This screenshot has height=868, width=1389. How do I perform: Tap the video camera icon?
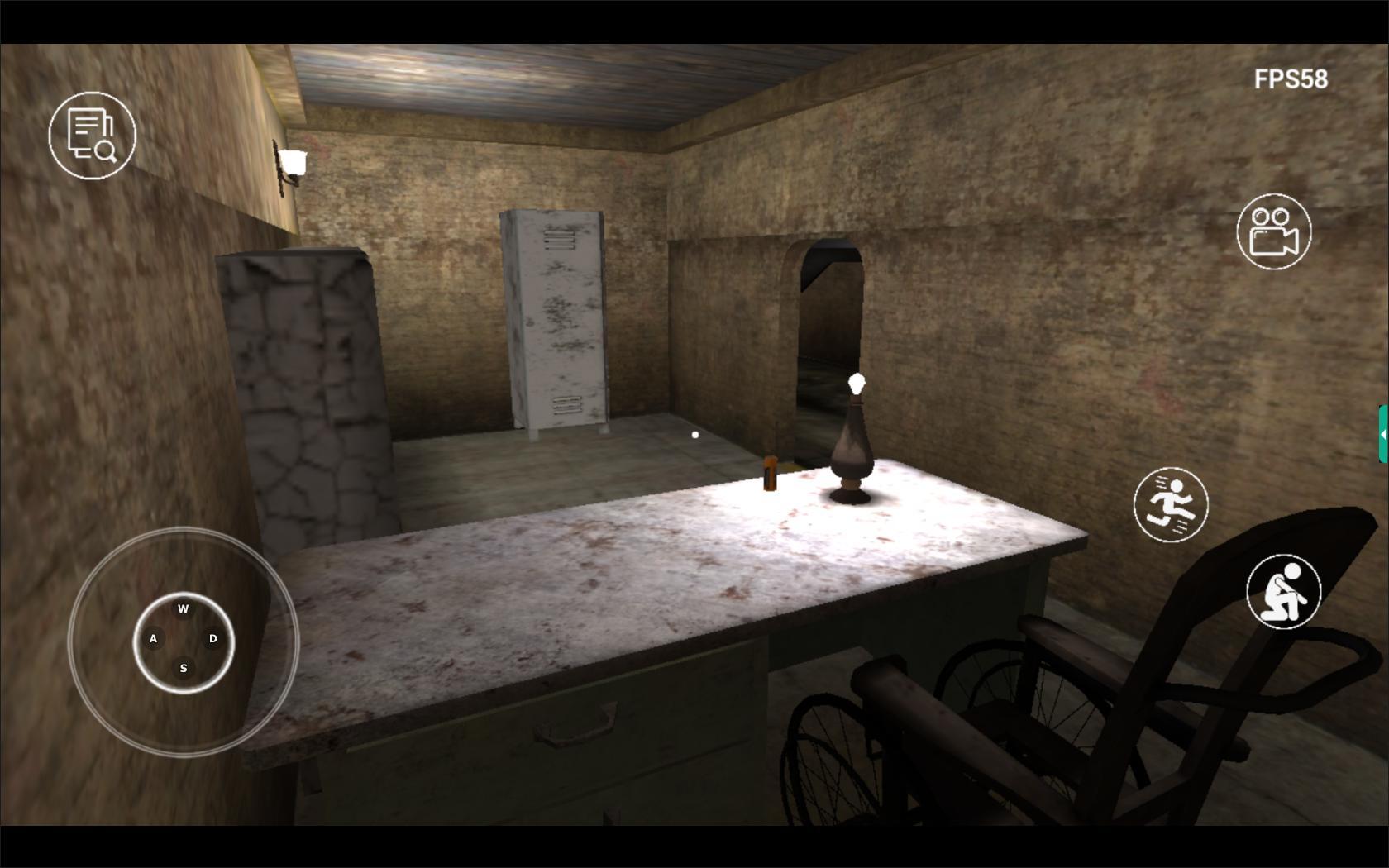[x=1273, y=232]
